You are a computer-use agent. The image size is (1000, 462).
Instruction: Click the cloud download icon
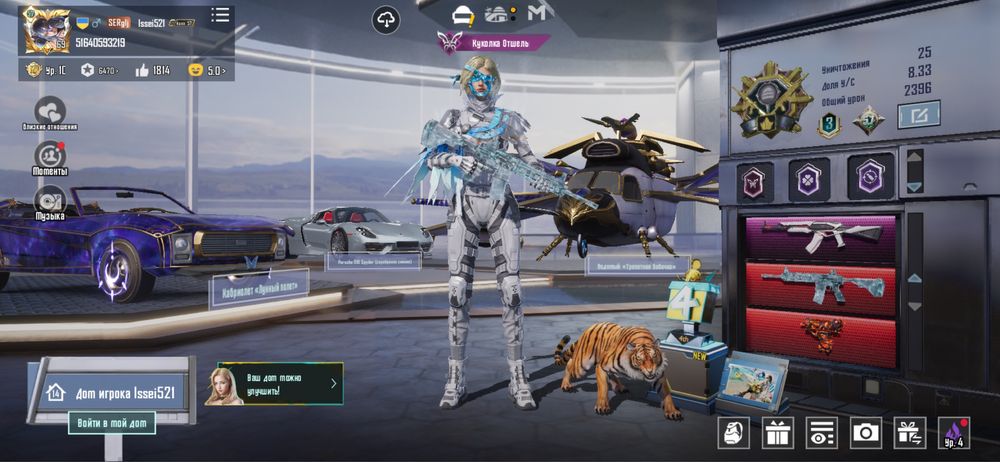pyautogui.click(x=386, y=17)
